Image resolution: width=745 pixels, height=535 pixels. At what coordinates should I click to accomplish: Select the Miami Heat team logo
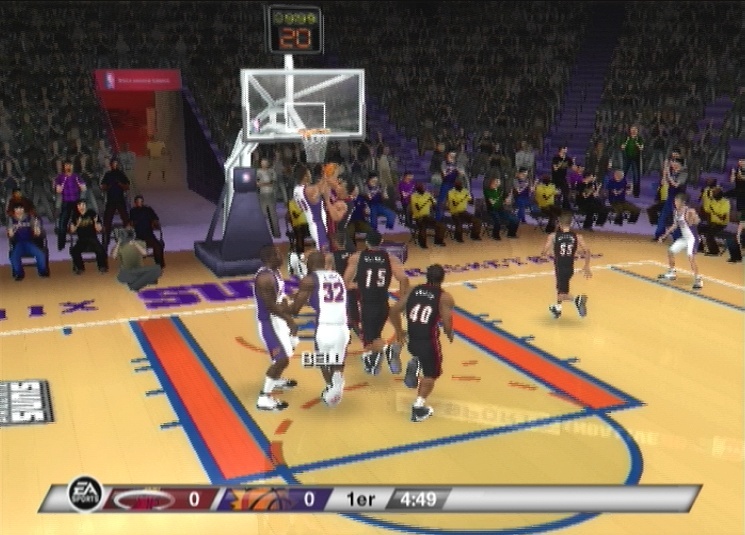click(141, 498)
